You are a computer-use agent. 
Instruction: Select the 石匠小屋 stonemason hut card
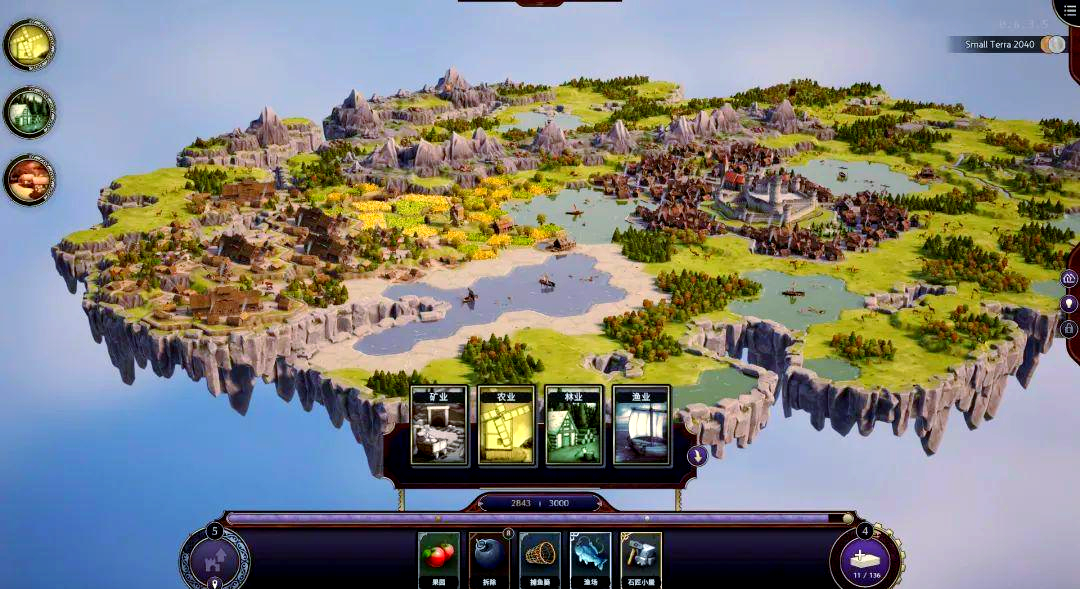[x=641, y=558]
